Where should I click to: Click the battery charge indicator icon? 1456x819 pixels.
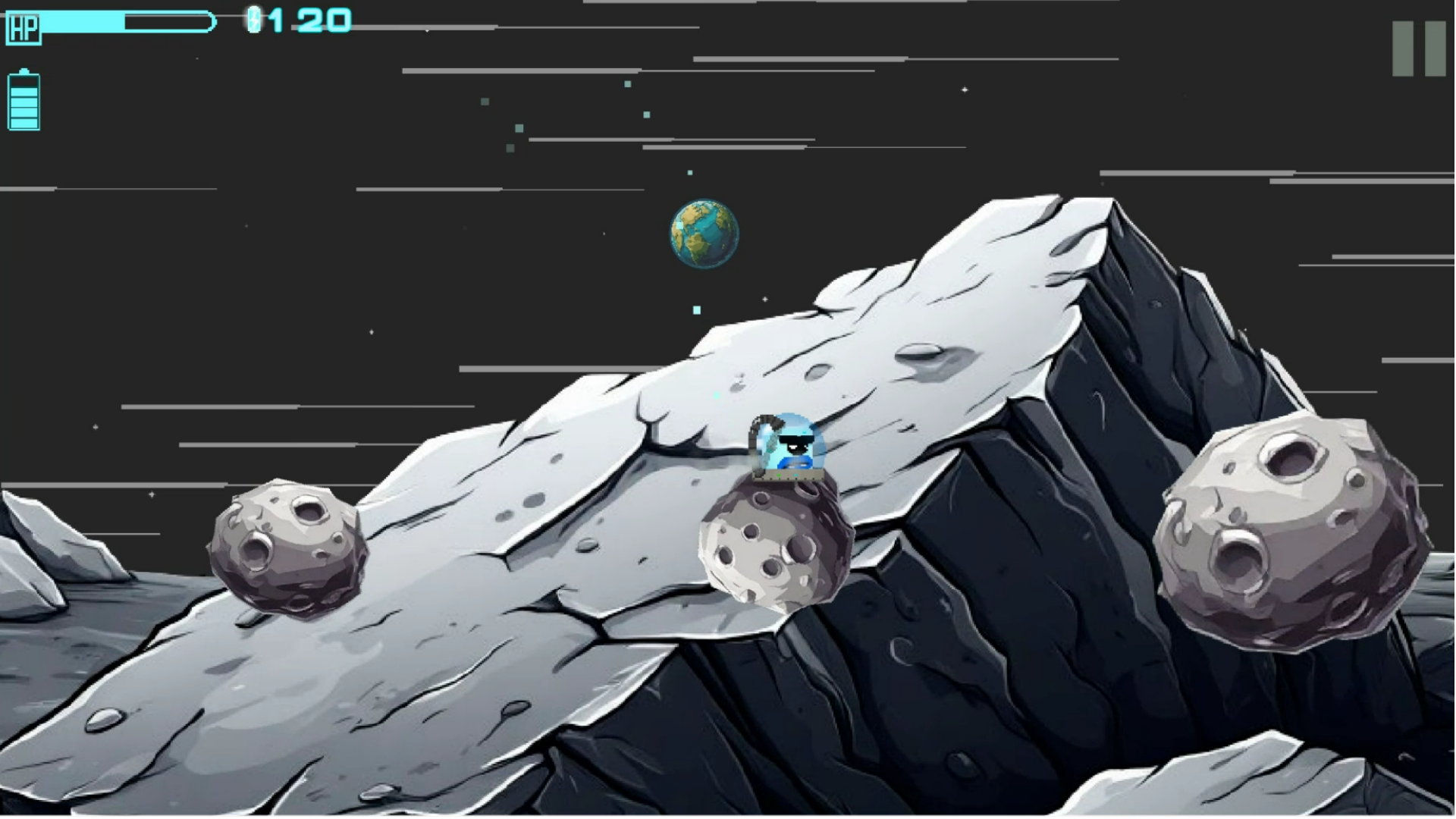(x=24, y=100)
